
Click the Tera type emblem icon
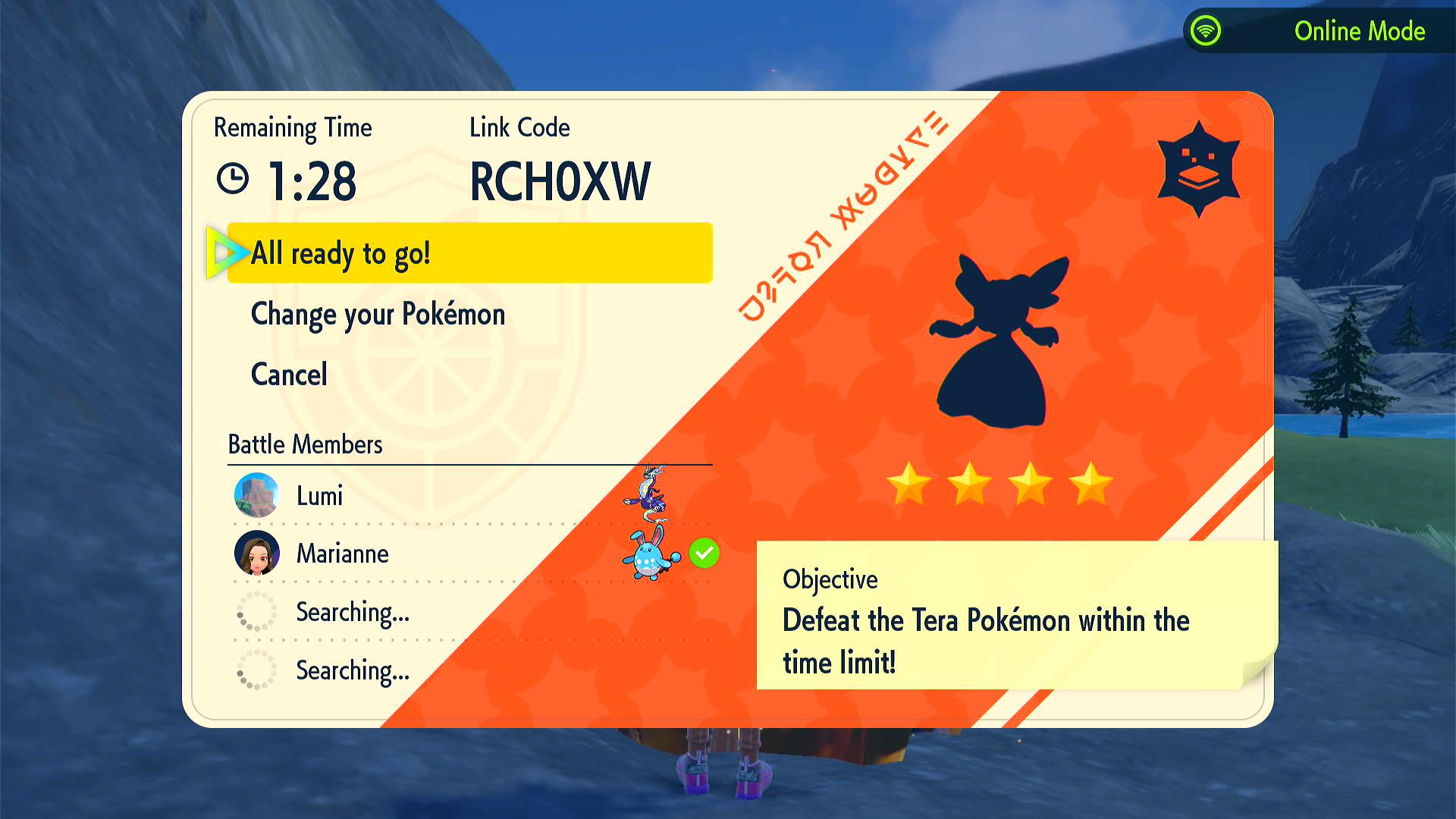click(1198, 169)
